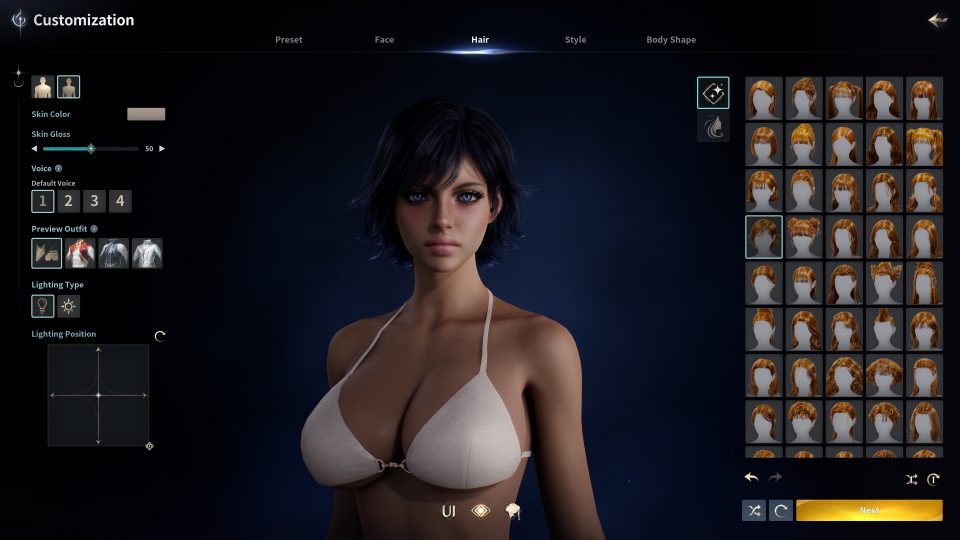Select the Body Shape tab

[671, 40]
